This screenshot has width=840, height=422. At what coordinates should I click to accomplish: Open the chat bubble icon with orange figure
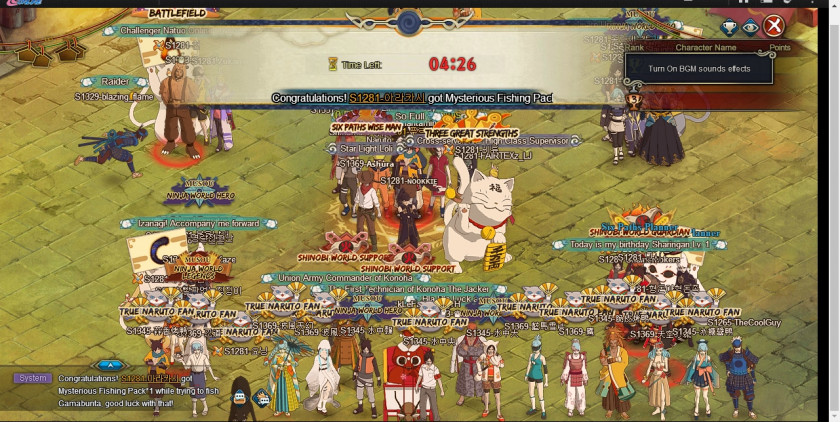(262, 397)
